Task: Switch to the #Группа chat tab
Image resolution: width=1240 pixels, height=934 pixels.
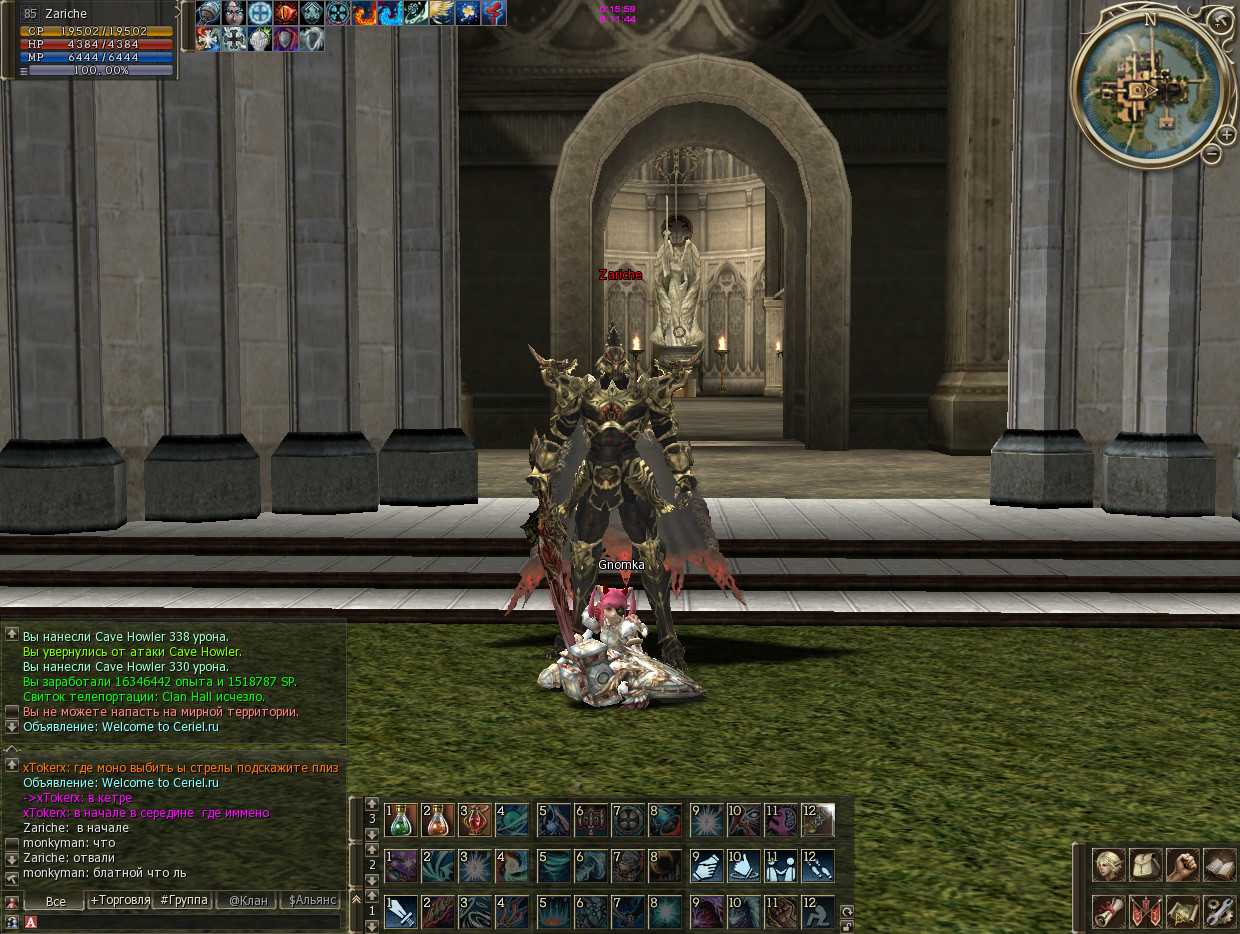Action: [x=184, y=900]
